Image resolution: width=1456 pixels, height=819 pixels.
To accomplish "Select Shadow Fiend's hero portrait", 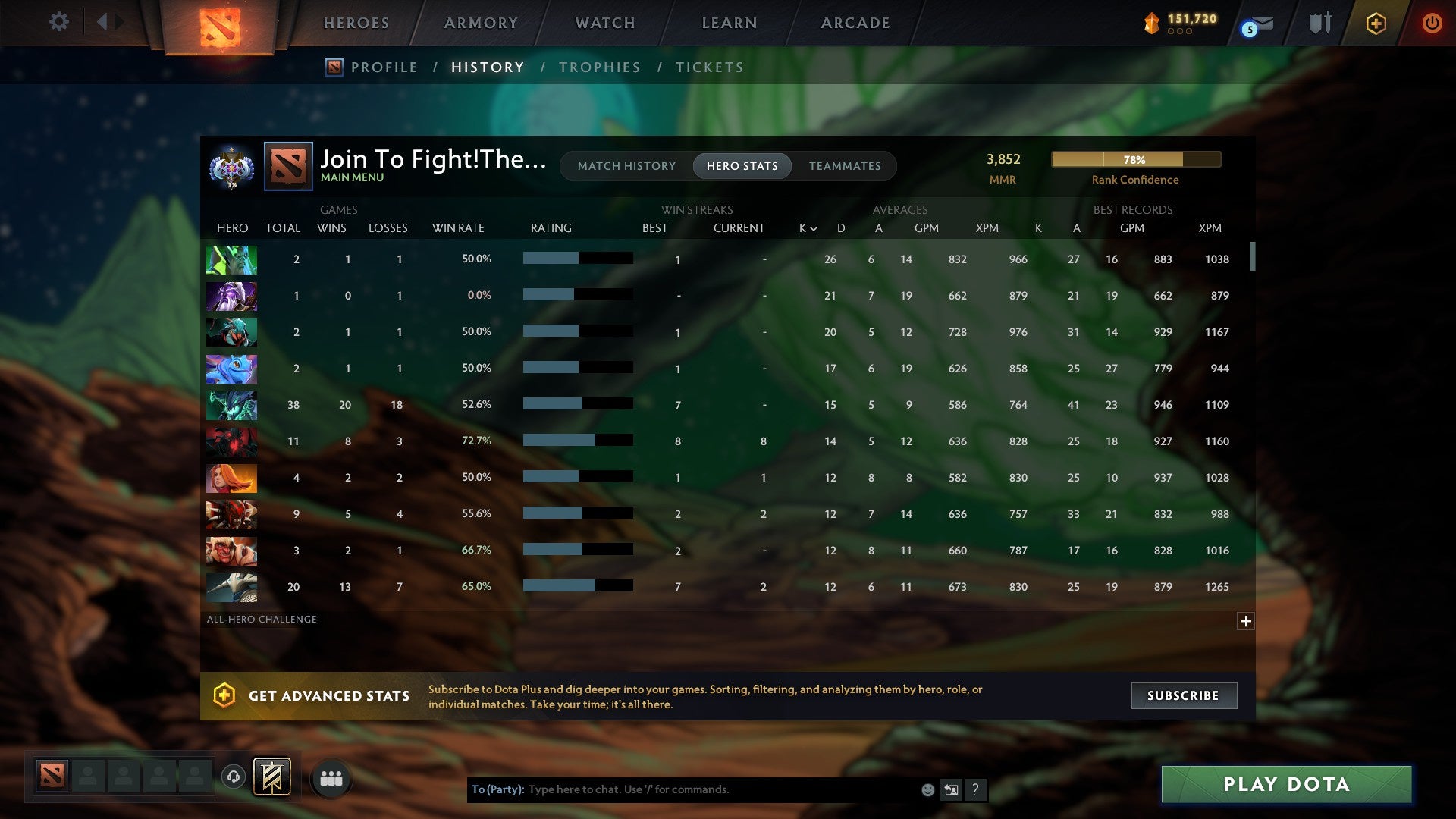I will point(231,441).
